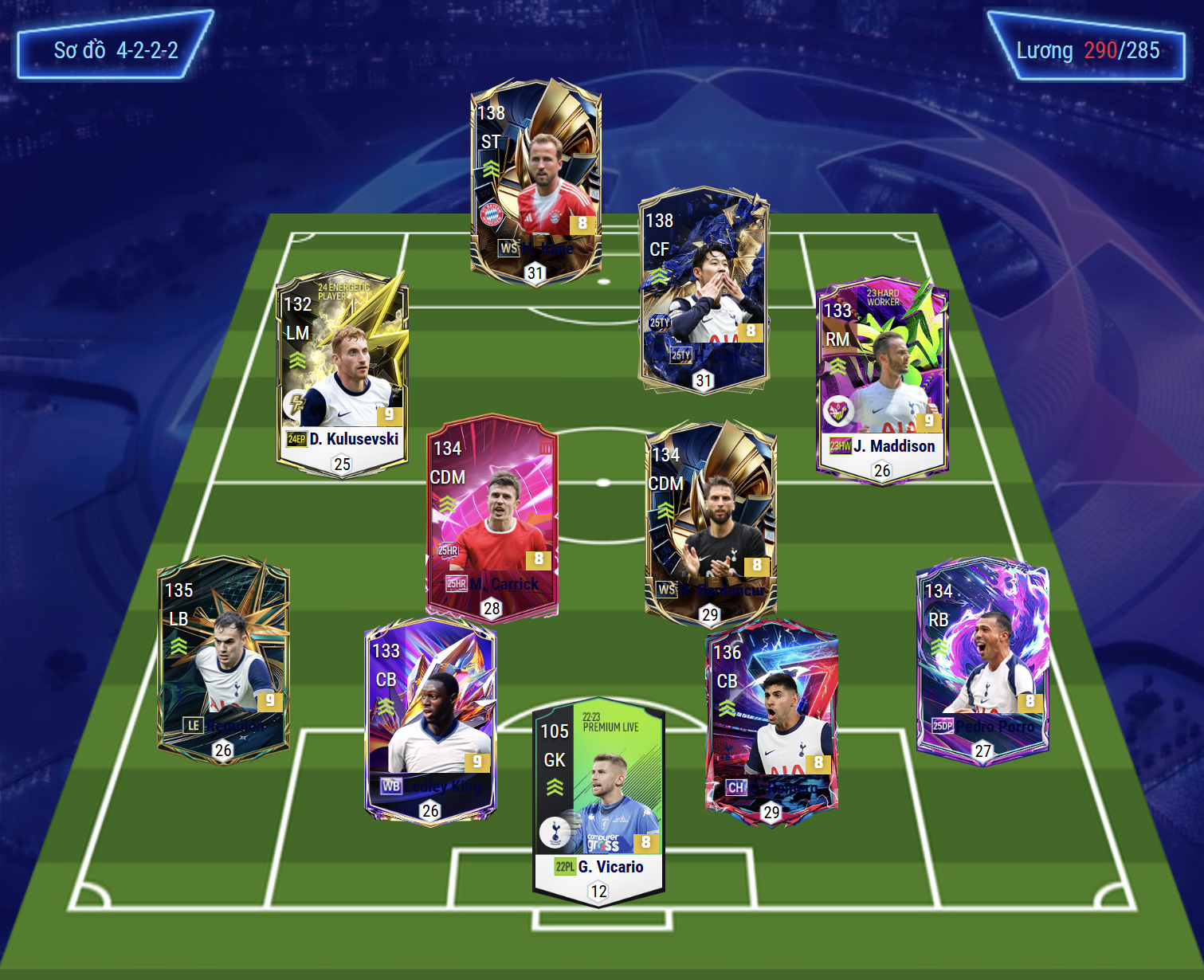Select the J. Maddison RM card
1204x980 pixels.
(882, 380)
